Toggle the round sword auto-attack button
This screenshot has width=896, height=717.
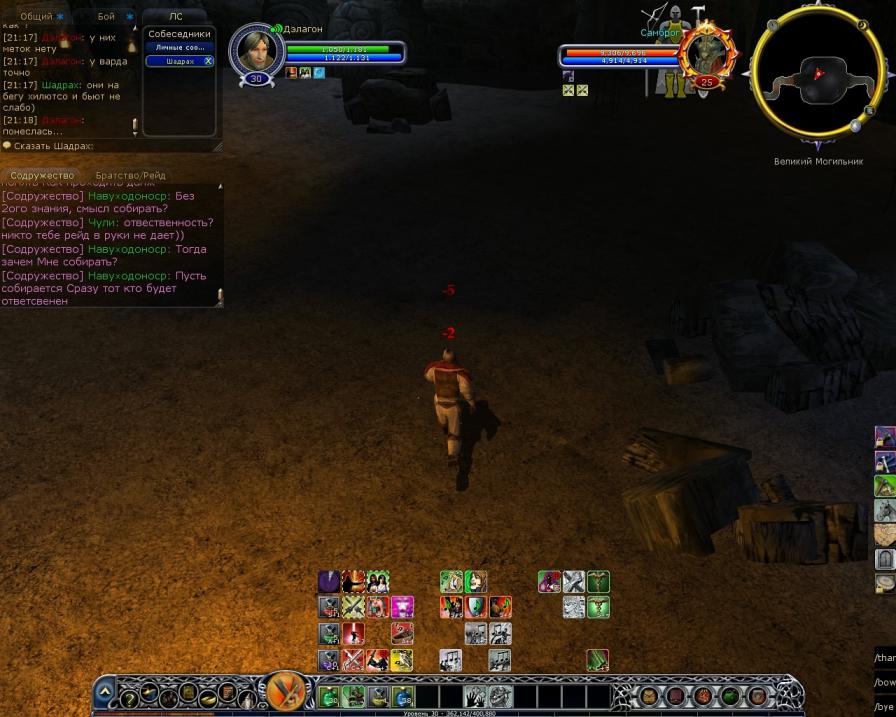pyautogui.click(x=286, y=691)
